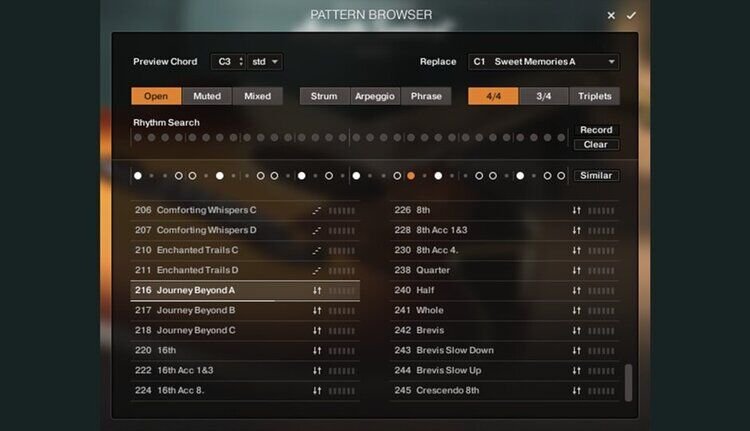
Task: Filter patterns by Strum
Action: pyautogui.click(x=324, y=96)
